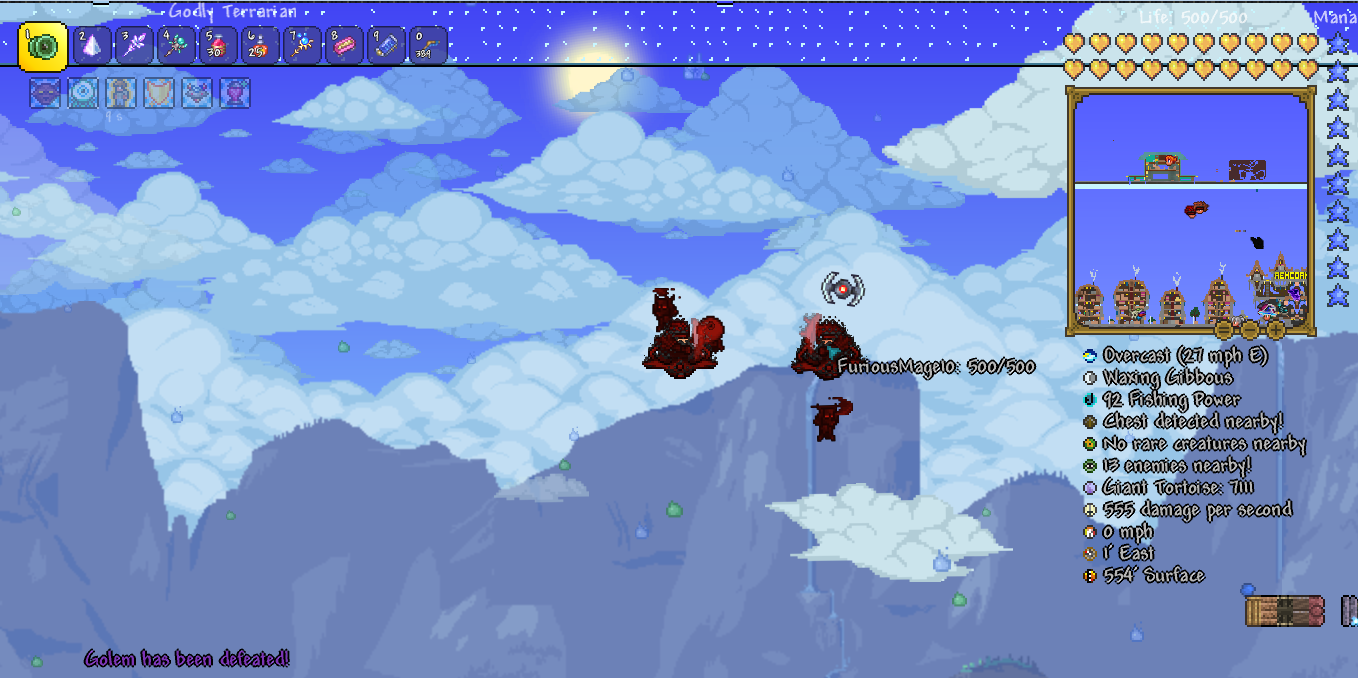Select the teal gem staff in slot 4
Viewport: 1358px width, 678px height.
point(177,46)
